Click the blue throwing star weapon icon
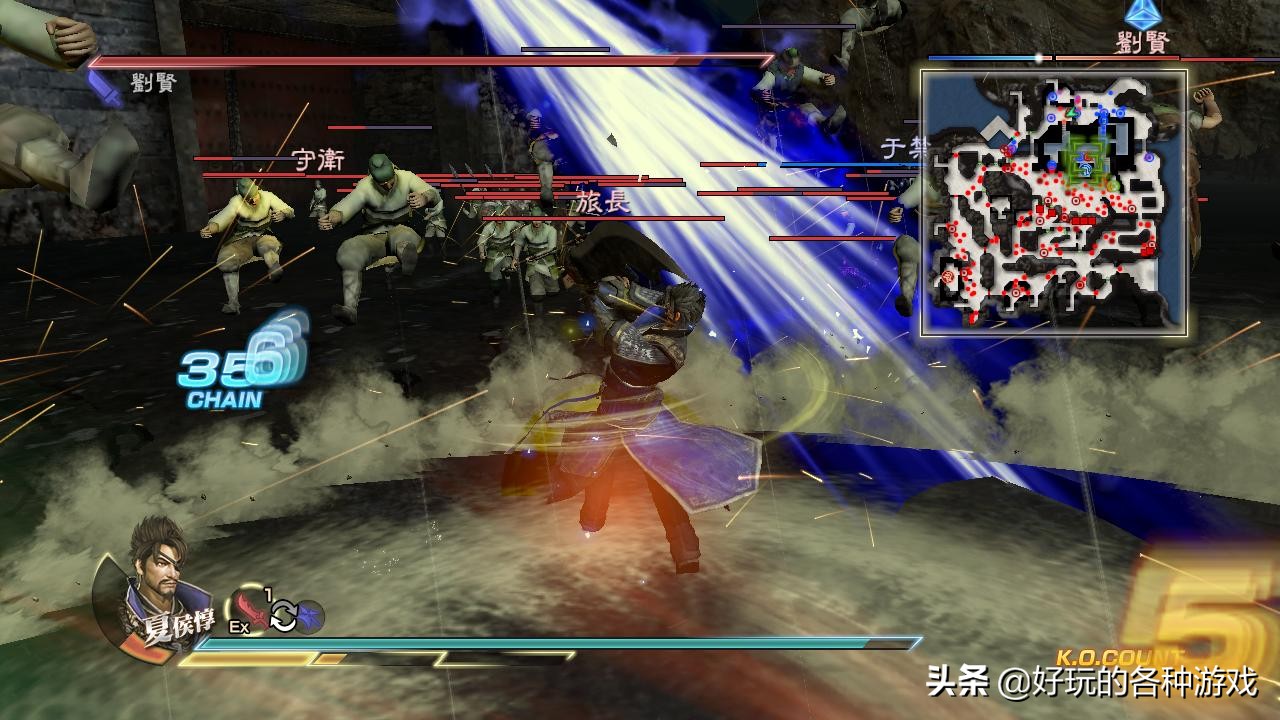The width and height of the screenshot is (1280, 720). pyautogui.click(x=309, y=614)
